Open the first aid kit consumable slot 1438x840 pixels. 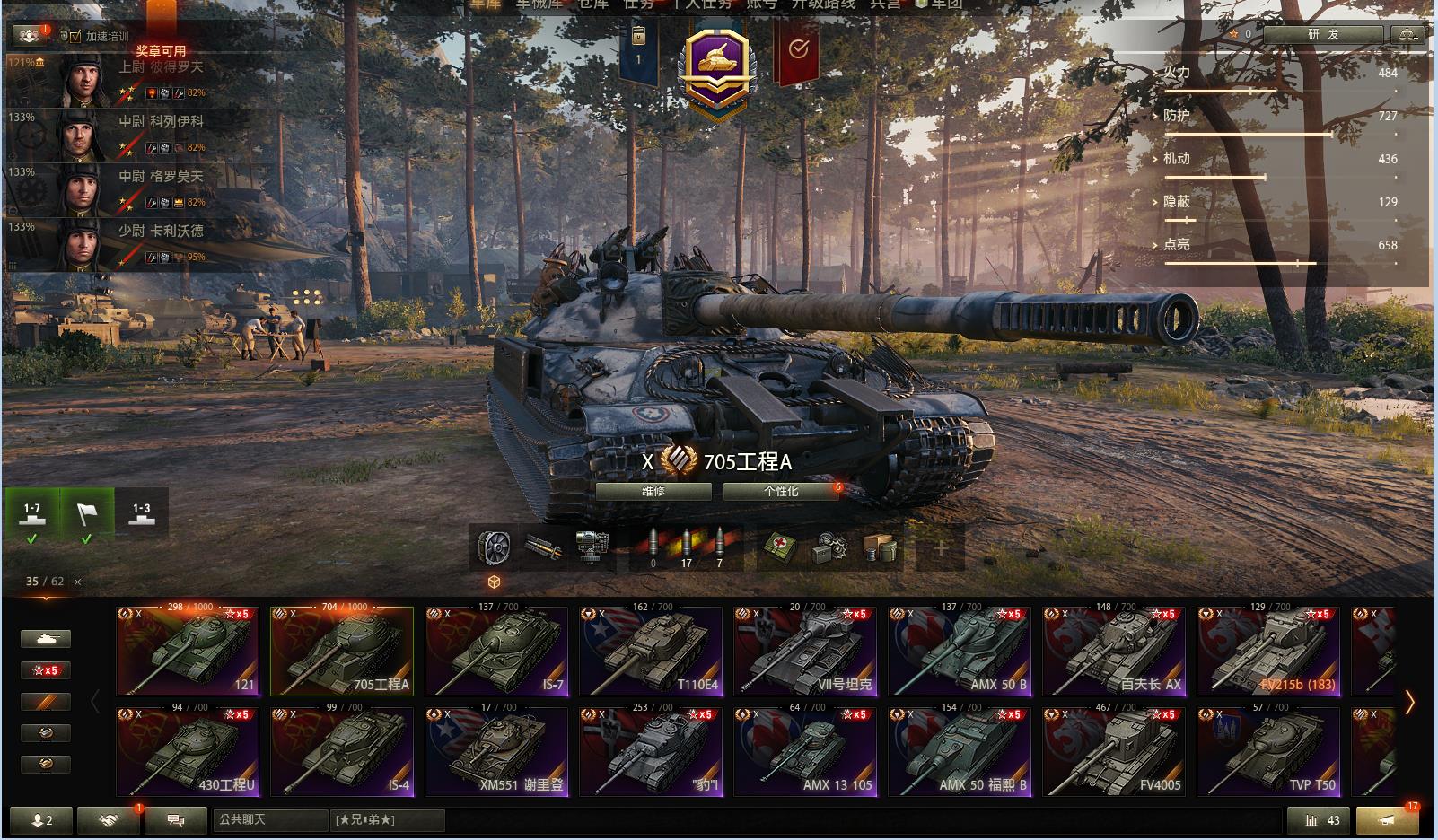[x=777, y=547]
